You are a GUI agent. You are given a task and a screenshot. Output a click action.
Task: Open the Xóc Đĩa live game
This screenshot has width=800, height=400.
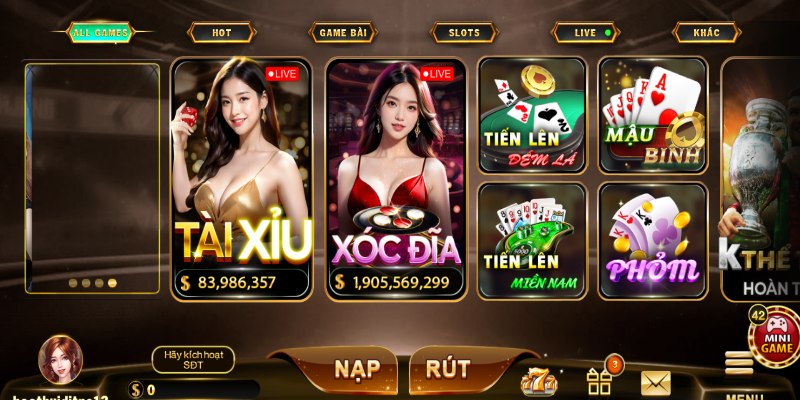(x=396, y=178)
